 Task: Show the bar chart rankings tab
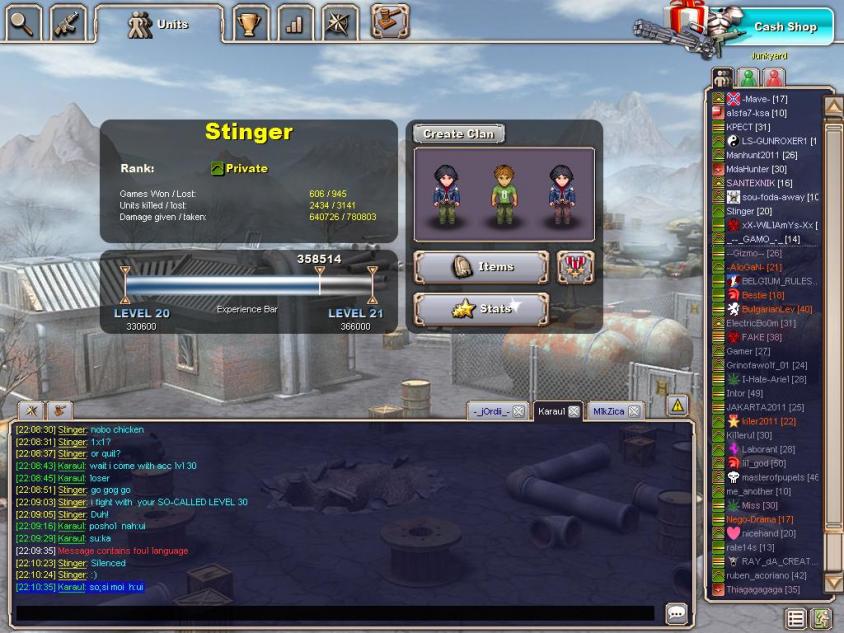295,22
